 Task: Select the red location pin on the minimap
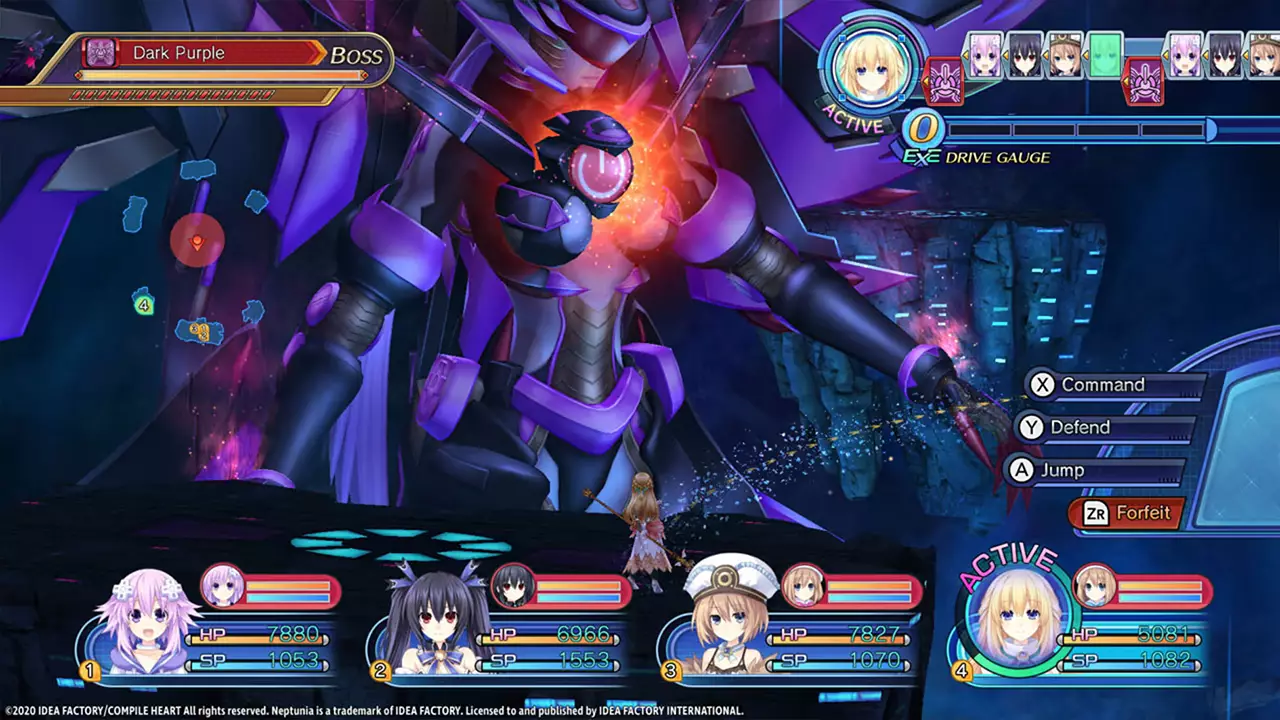pyautogui.click(x=197, y=242)
